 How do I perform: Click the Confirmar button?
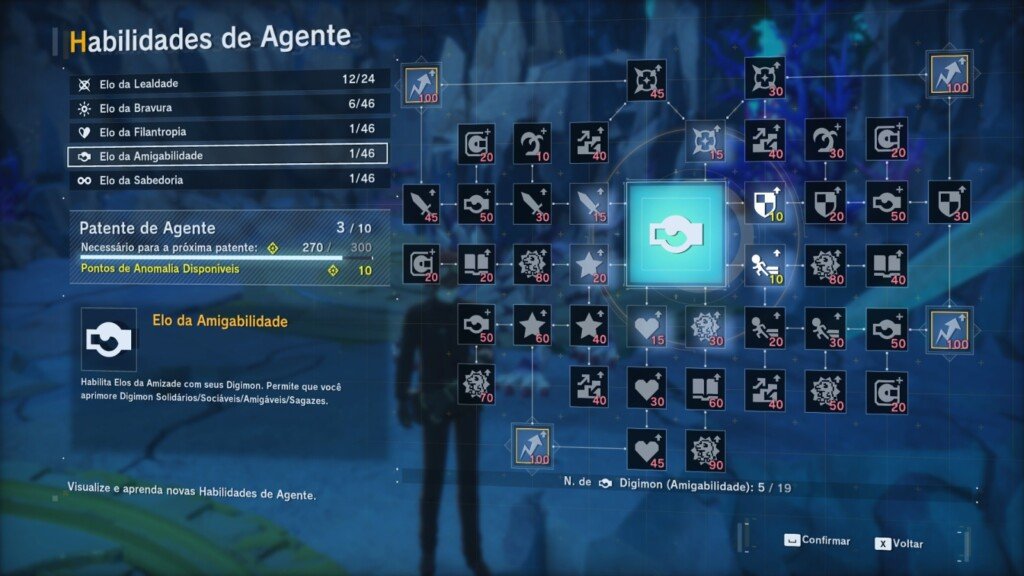pyautogui.click(x=817, y=541)
